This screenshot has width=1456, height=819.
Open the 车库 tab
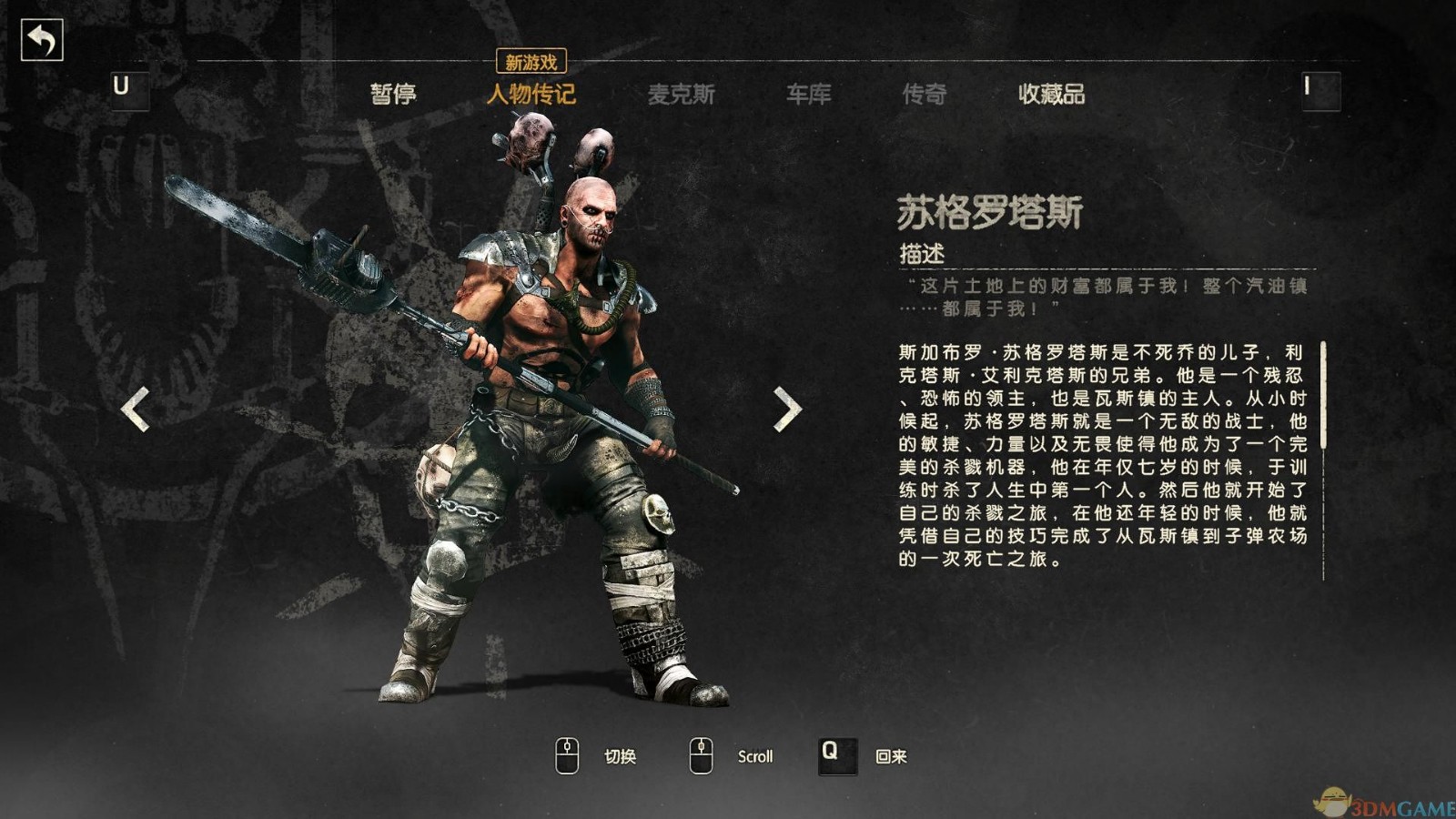808,93
